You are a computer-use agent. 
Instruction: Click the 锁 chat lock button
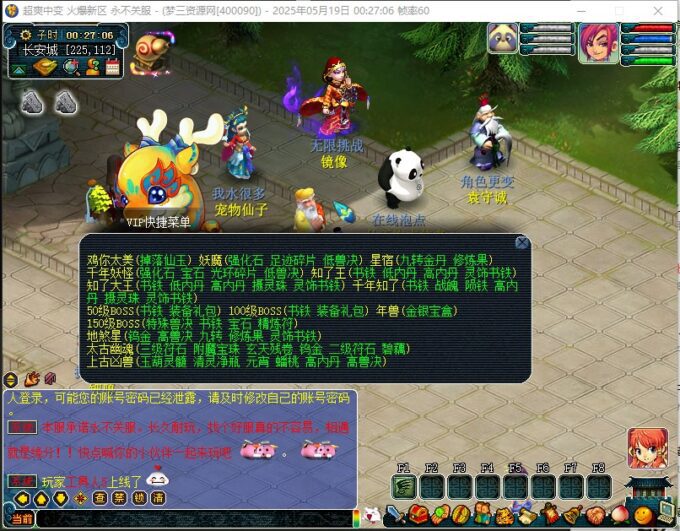pyautogui.click(x=138, y=498)
